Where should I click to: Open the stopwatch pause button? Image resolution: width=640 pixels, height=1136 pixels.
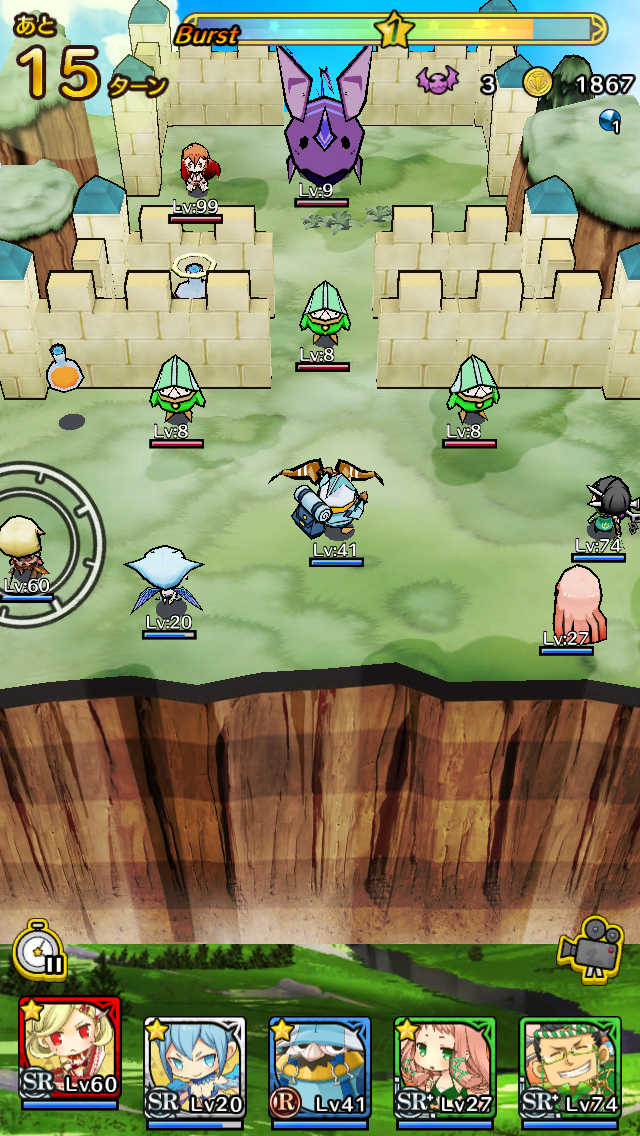tap(39, 949)
